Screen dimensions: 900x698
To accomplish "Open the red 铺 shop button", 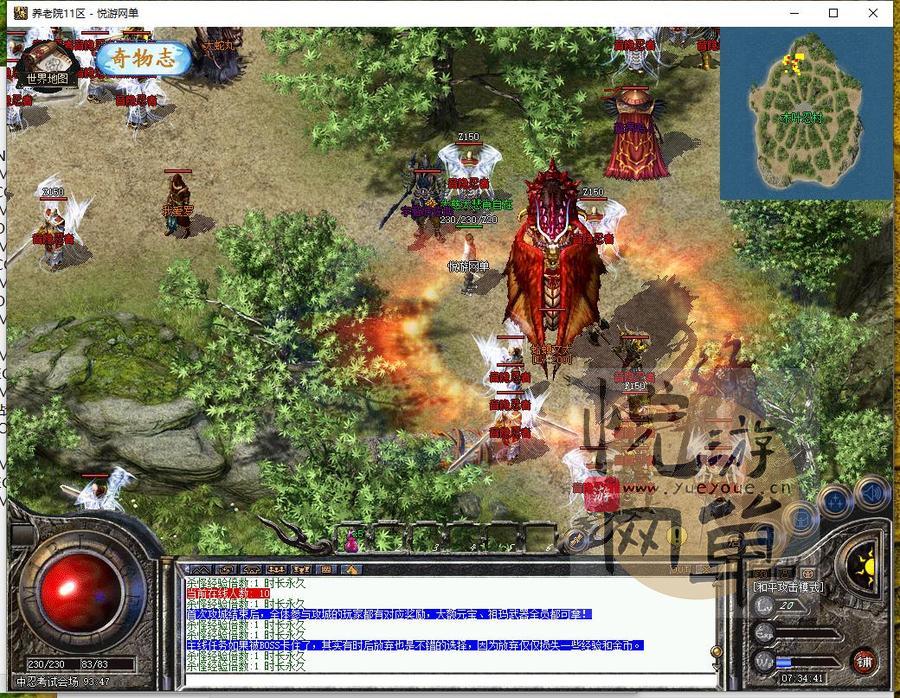I will point(864,661).
